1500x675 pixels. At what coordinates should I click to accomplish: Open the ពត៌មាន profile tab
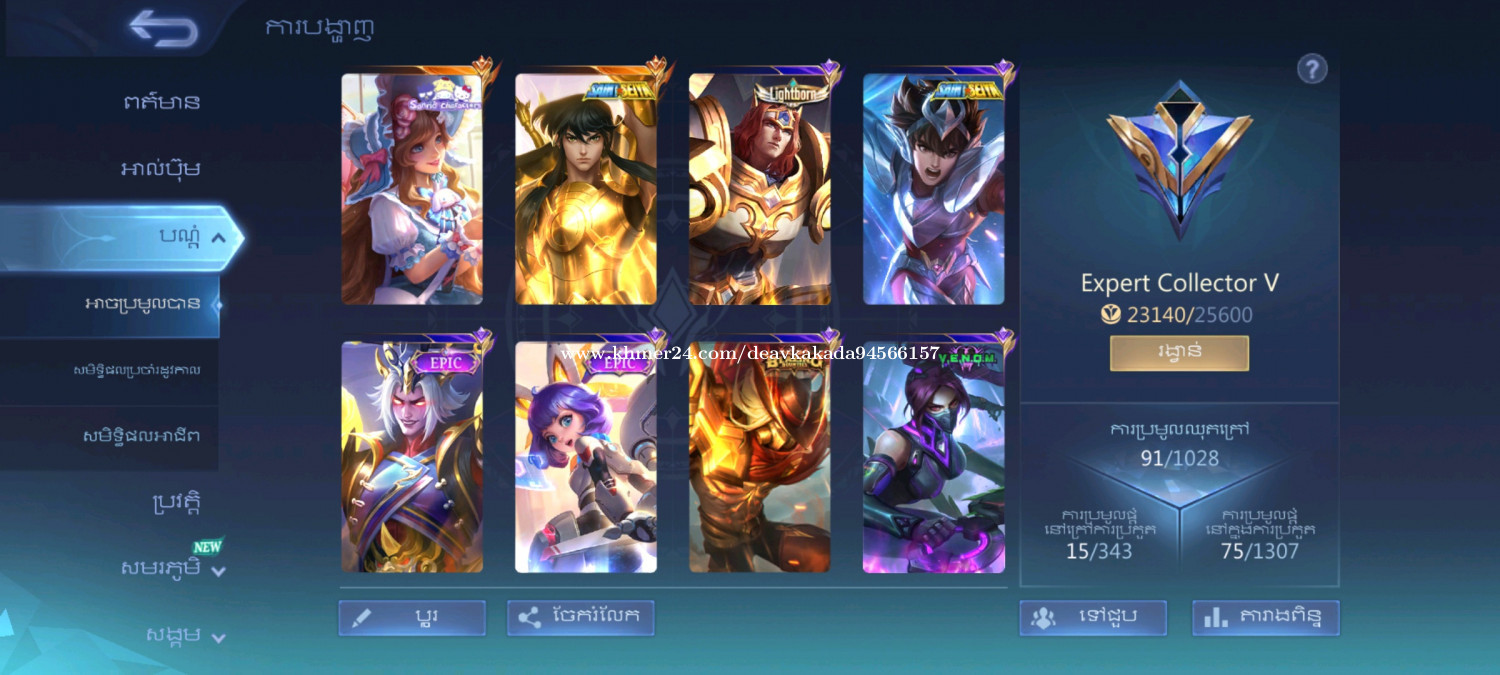(162, 101)
